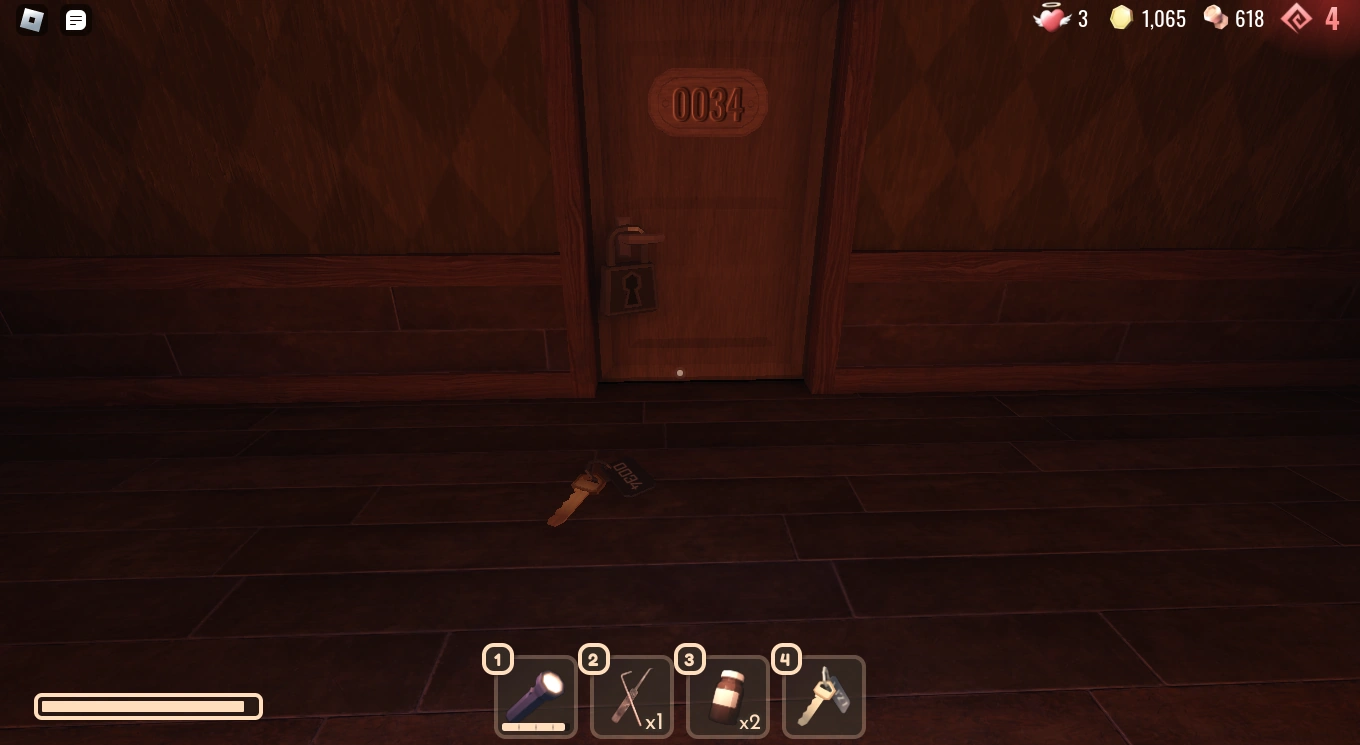Click the white dot interaction prompt on door

click(680, 373)
